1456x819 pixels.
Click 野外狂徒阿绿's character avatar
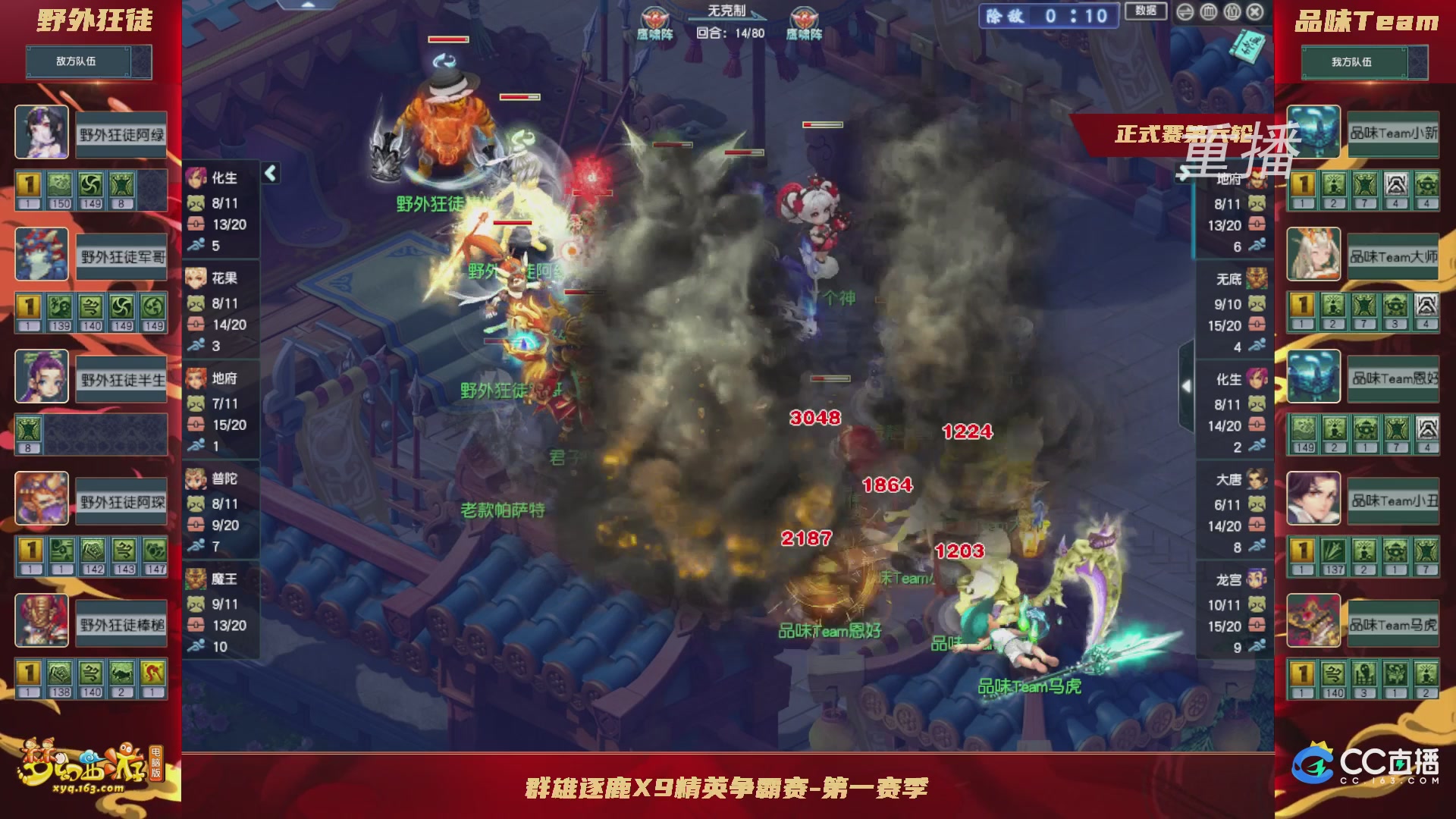tap(42, 130)
